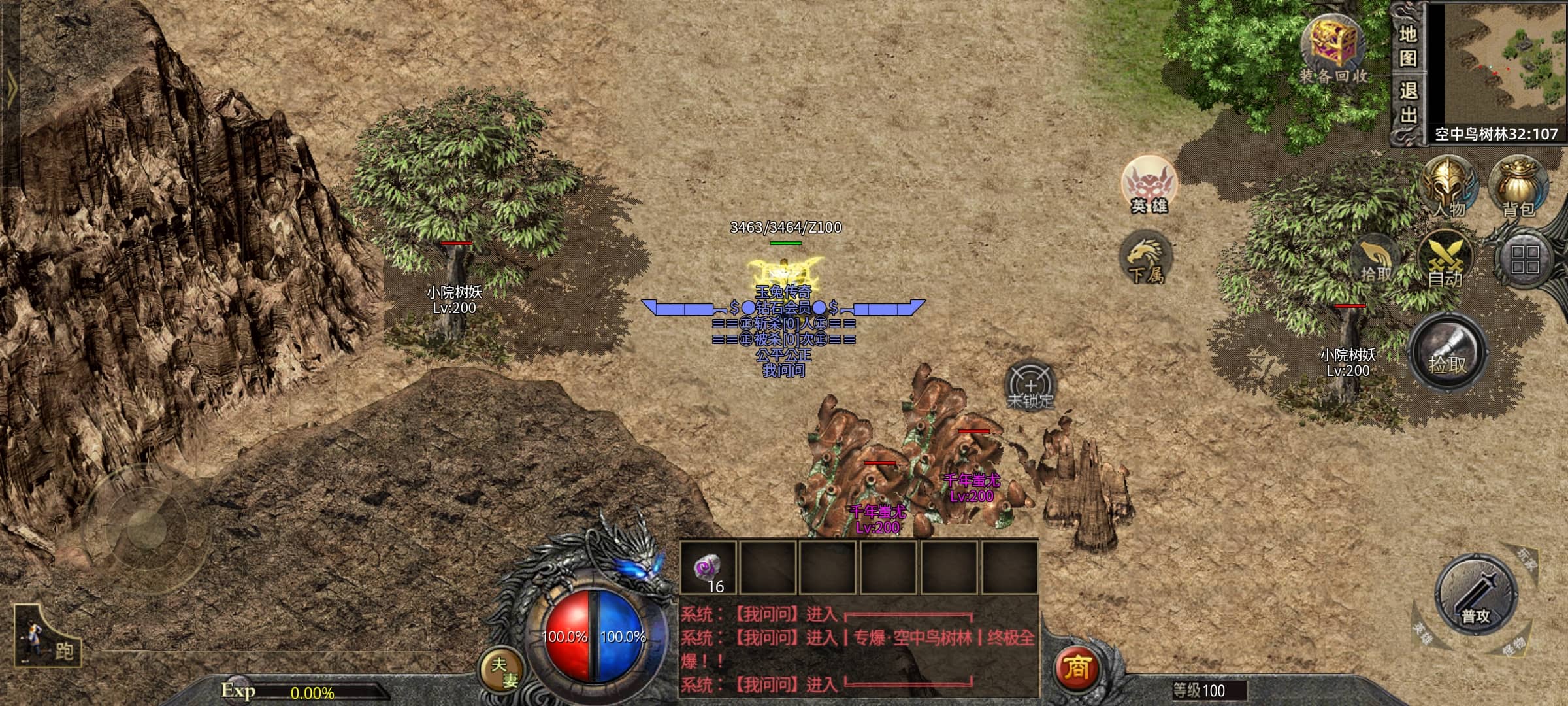Use the 普攻 basic attack button
The height and width of the screenshot is (706, 1568).
[1475, 595]
